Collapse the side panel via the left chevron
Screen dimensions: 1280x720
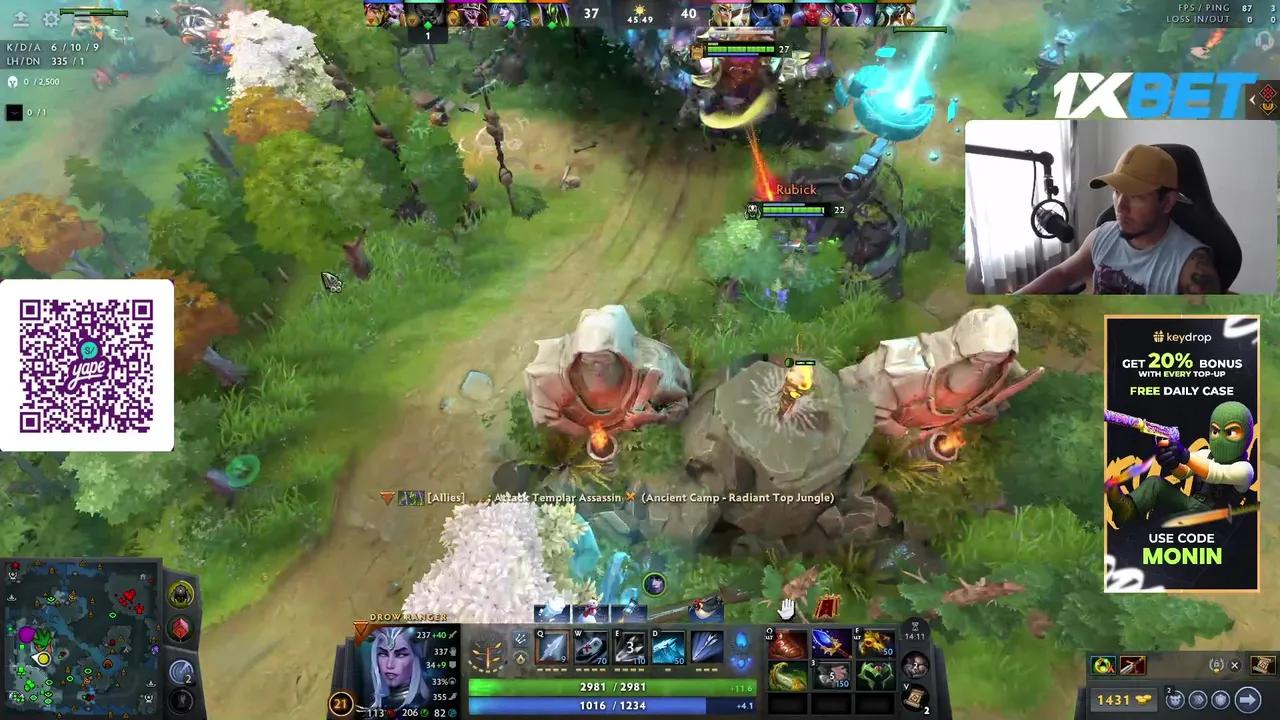point(1252,100)
